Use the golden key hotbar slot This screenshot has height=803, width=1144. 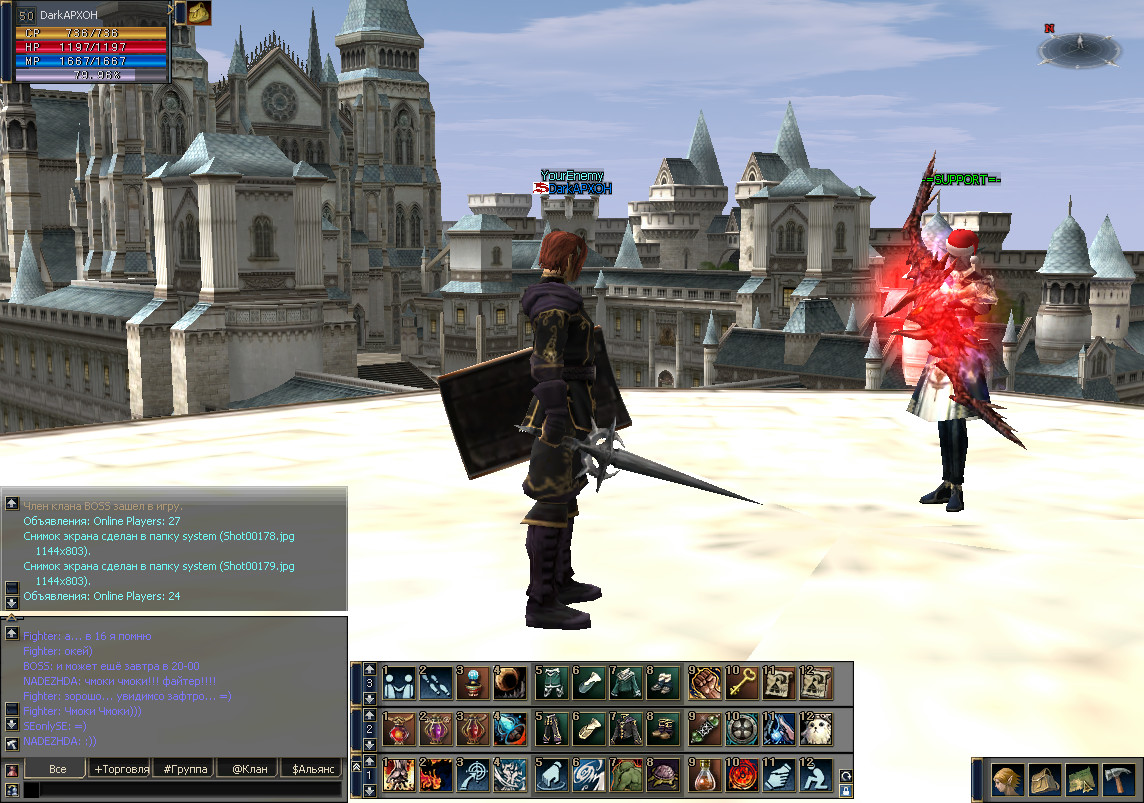coord(741,682)
